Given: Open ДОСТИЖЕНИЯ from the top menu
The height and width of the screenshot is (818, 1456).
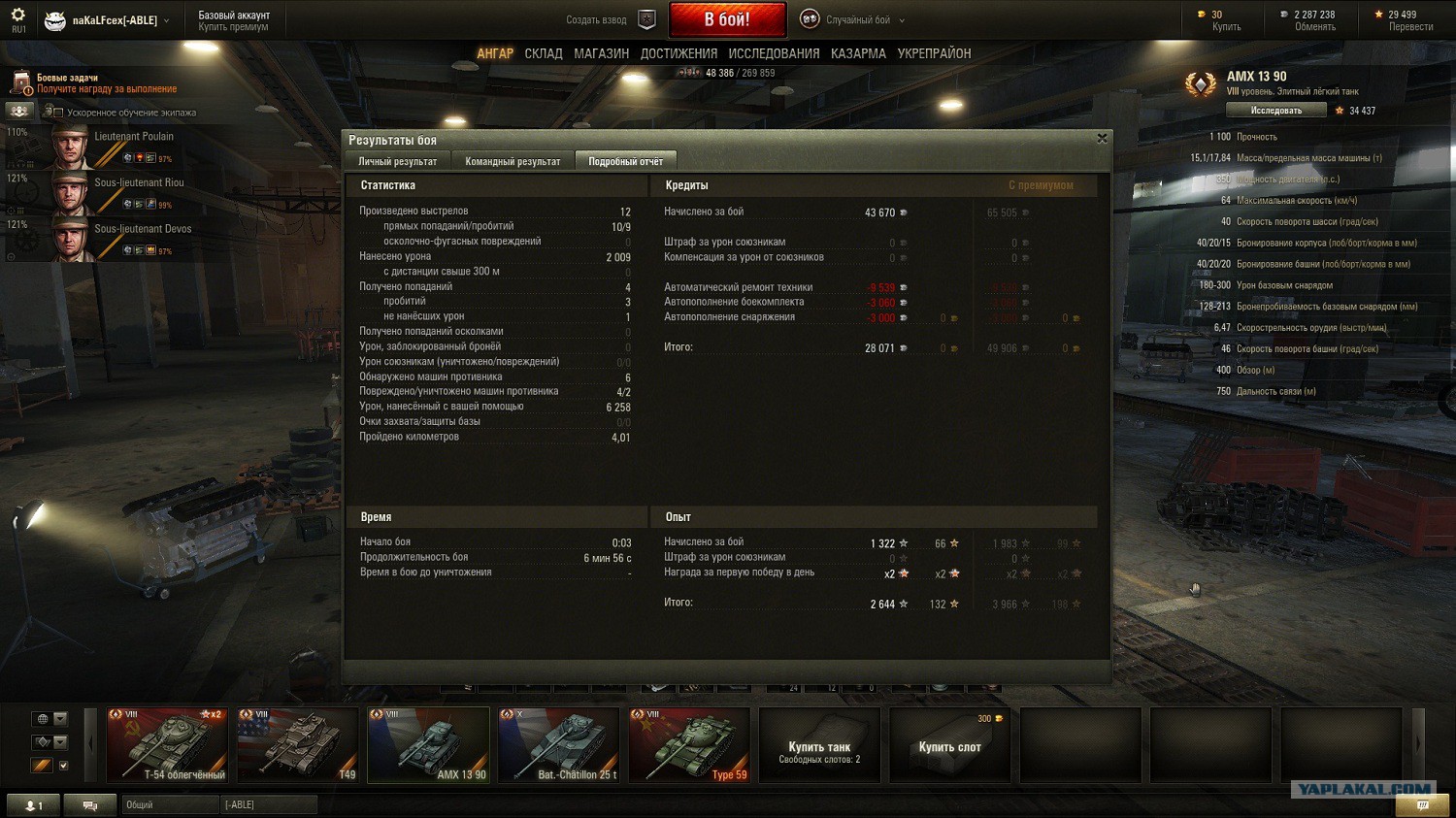Looking at the screenshot, I should pos(678,53).
